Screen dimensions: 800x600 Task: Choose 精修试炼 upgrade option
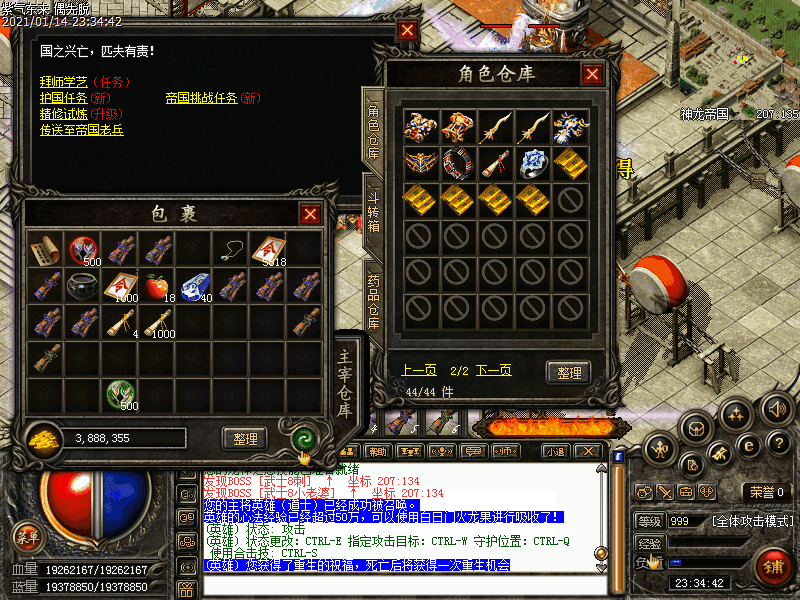point(64,114)
